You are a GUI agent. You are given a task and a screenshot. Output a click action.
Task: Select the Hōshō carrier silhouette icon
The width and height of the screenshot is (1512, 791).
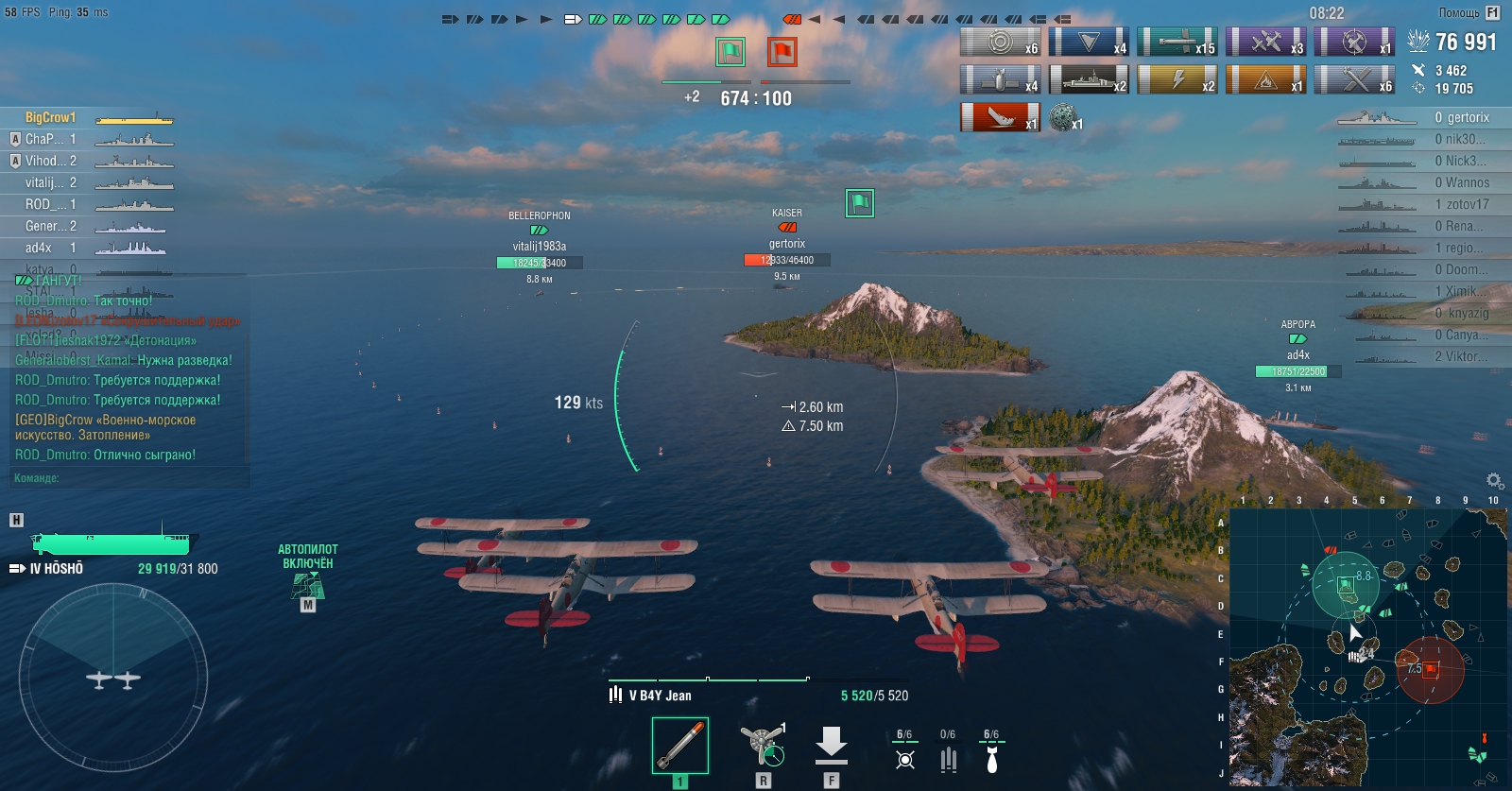click(111, 543)
